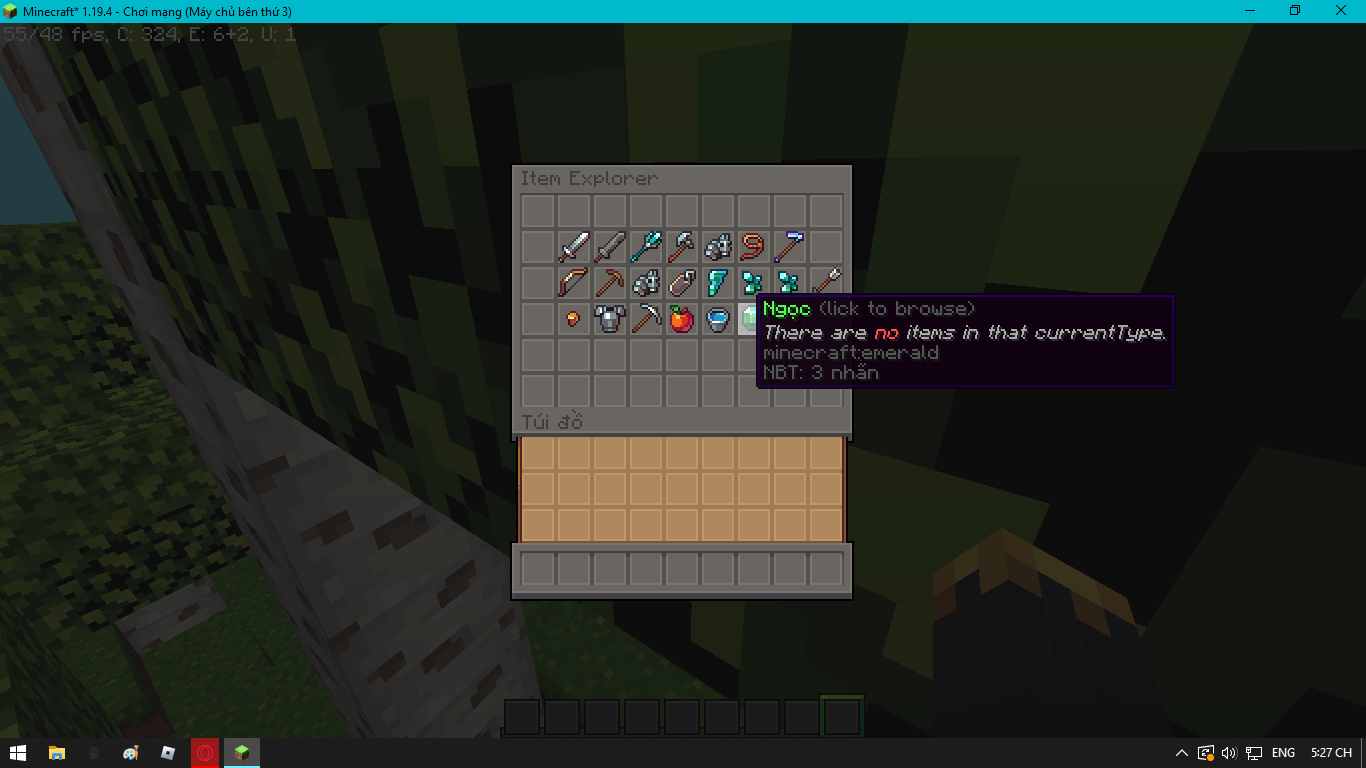Pick the iron pickaxe icon
The height and width of the screenshot is (768, 1366).
coord(646,318)
